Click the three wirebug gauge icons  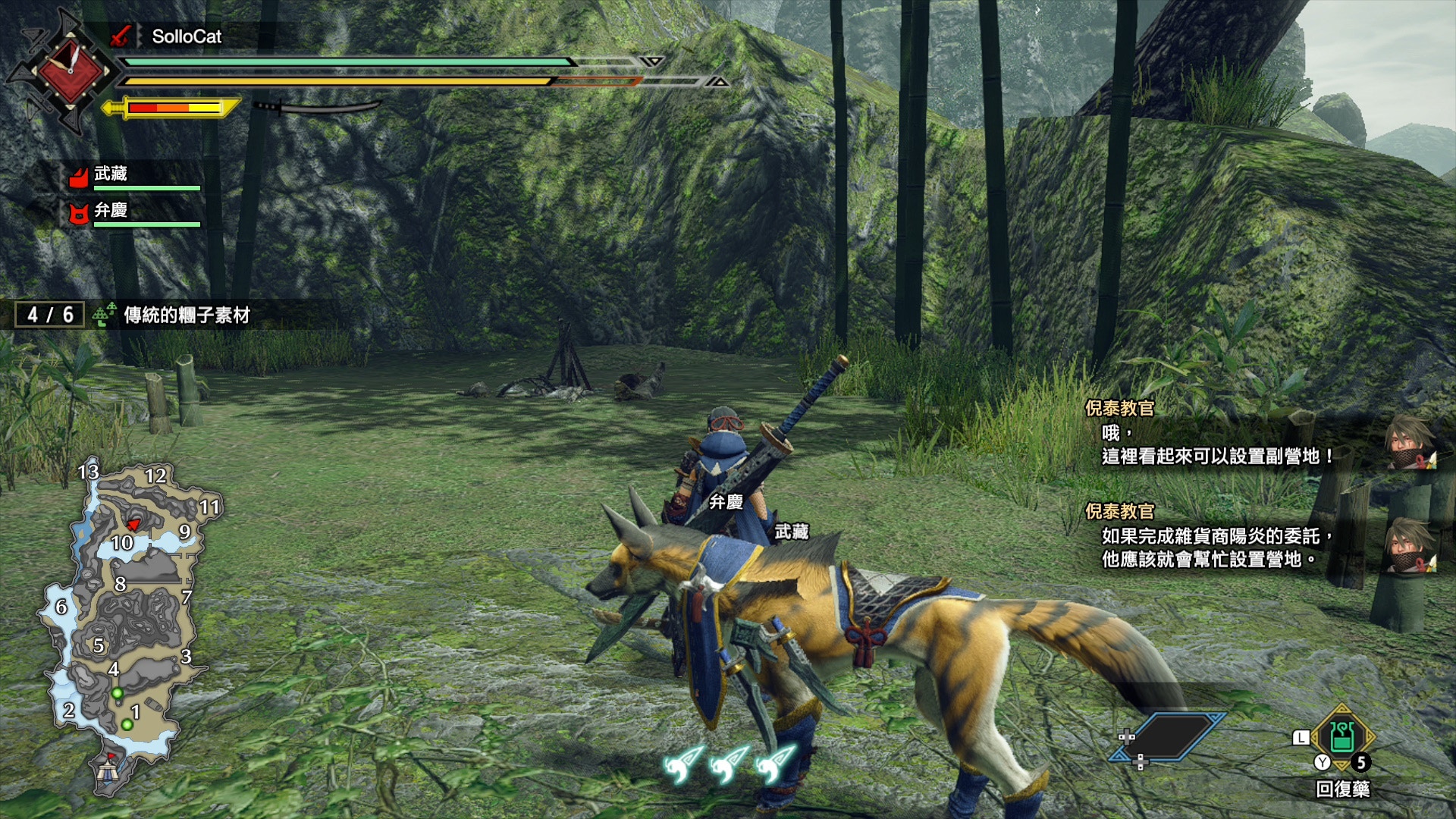point(729,763)
